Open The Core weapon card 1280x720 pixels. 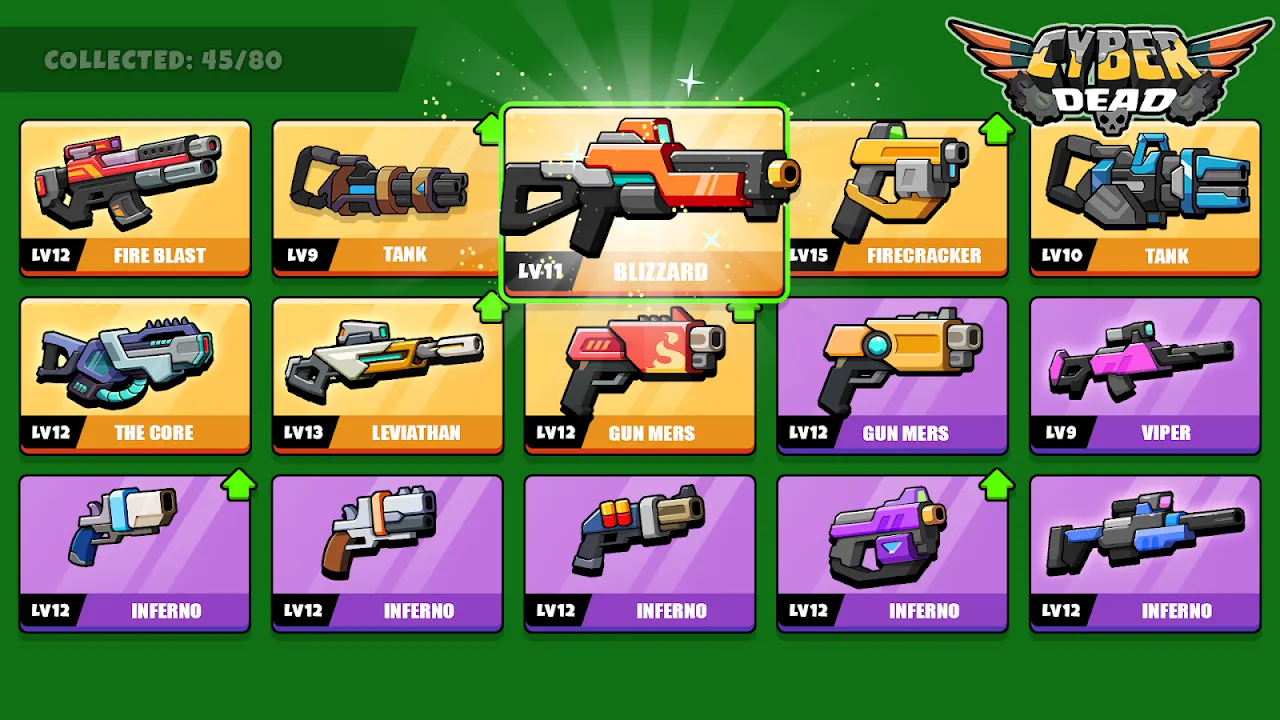click(134, 375)
